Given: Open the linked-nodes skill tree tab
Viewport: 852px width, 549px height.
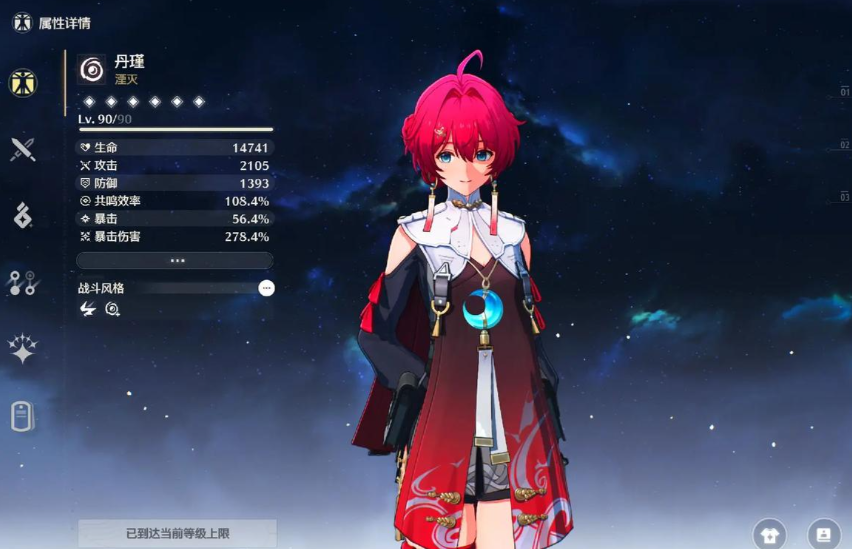Looking at the screenshot, I should click(x=22, y=283).
